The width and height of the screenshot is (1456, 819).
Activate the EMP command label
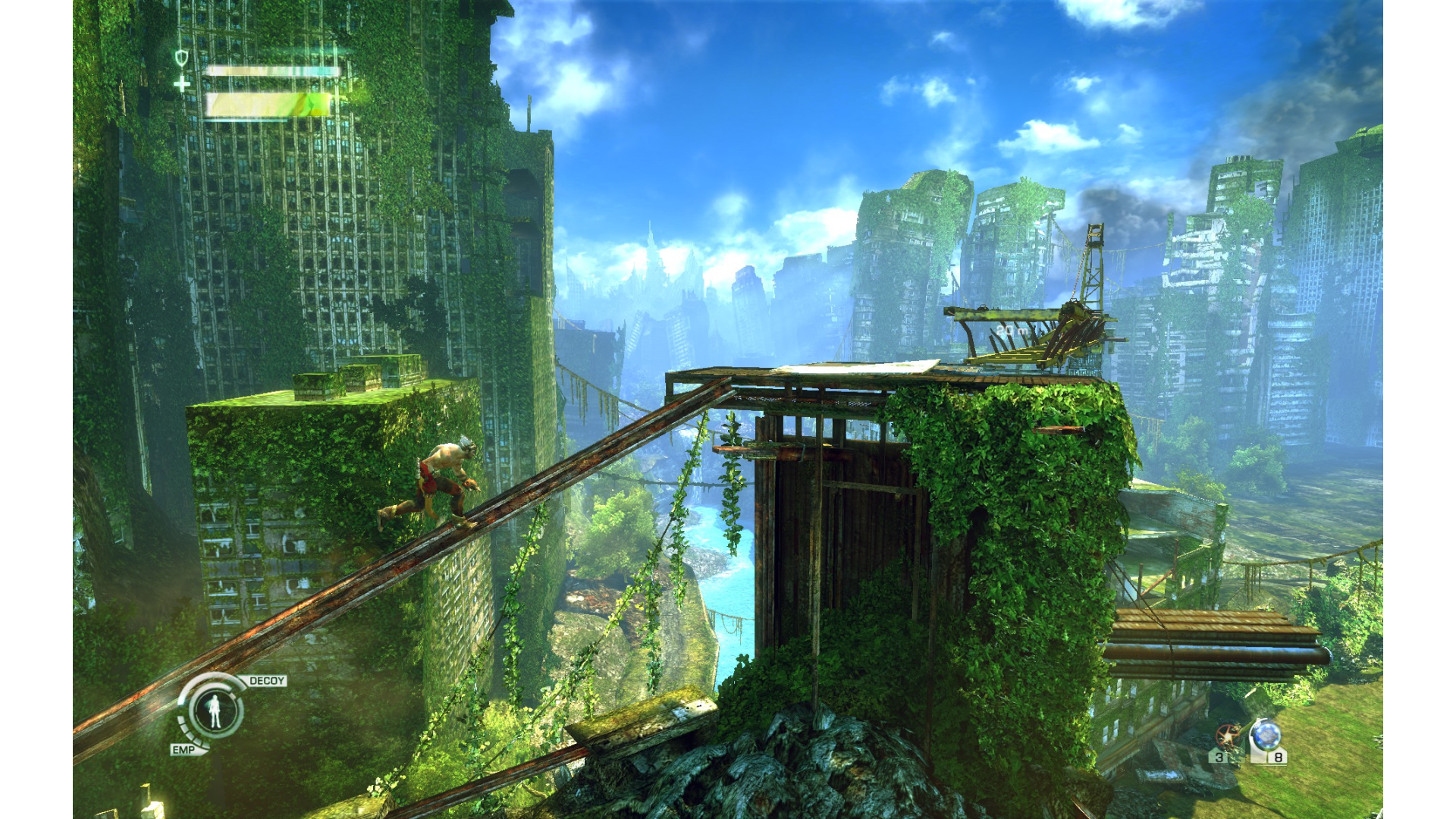click(x=184, y=749)
